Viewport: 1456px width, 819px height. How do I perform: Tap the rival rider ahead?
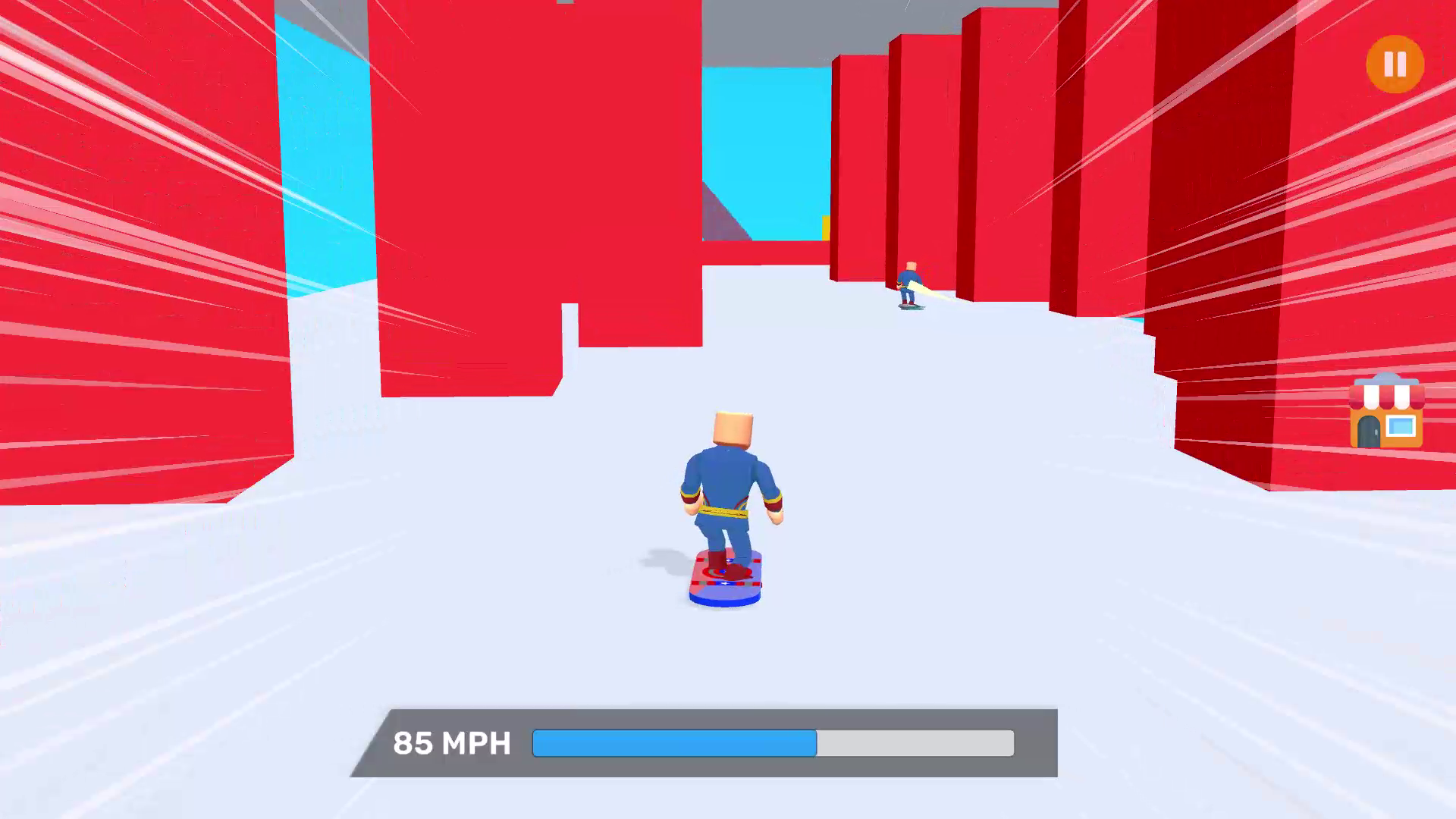pyautogui.click(x=910, y=281)
